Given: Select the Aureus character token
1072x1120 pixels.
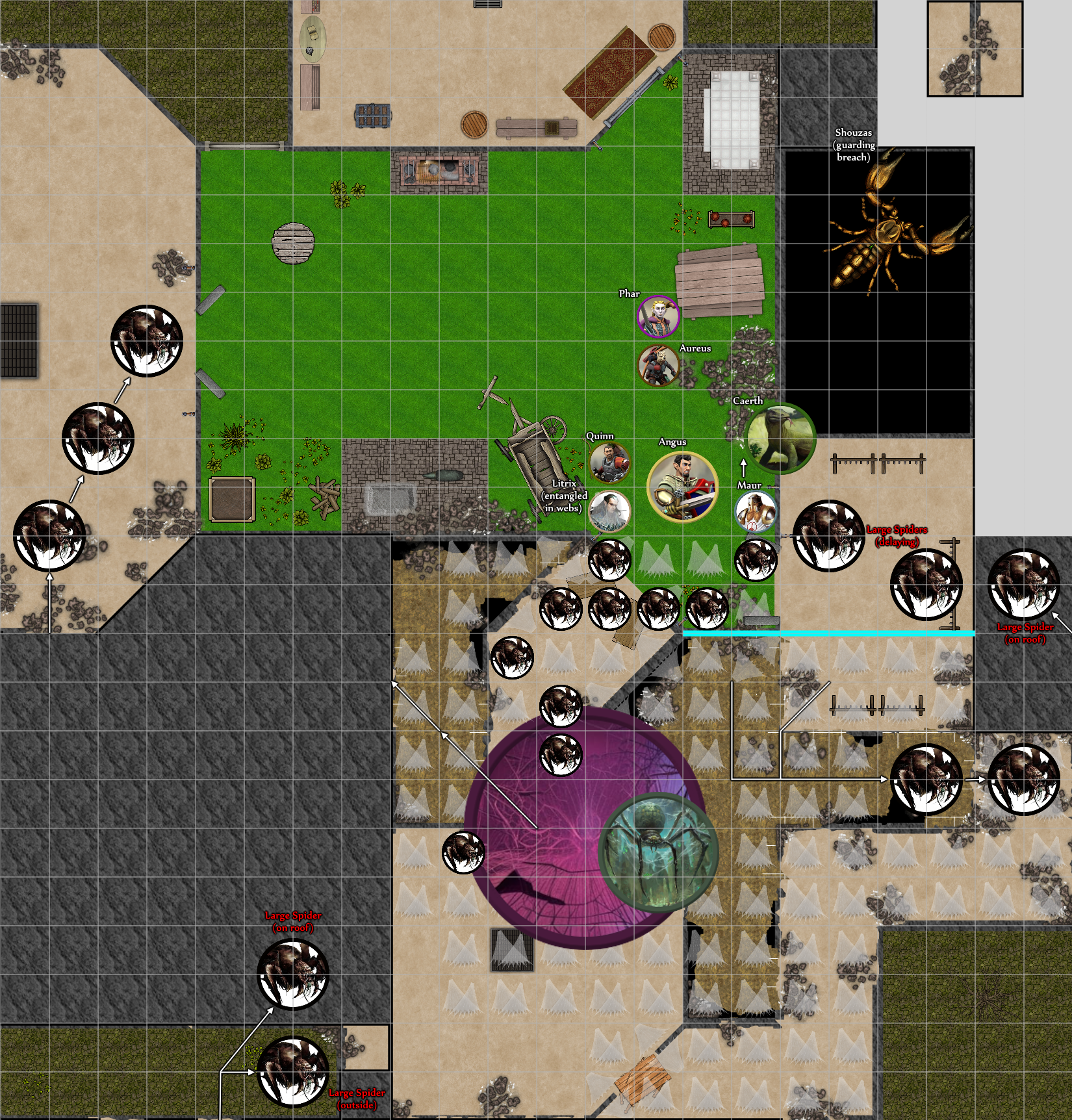Looking at the screenshot, I should [659, 366].
